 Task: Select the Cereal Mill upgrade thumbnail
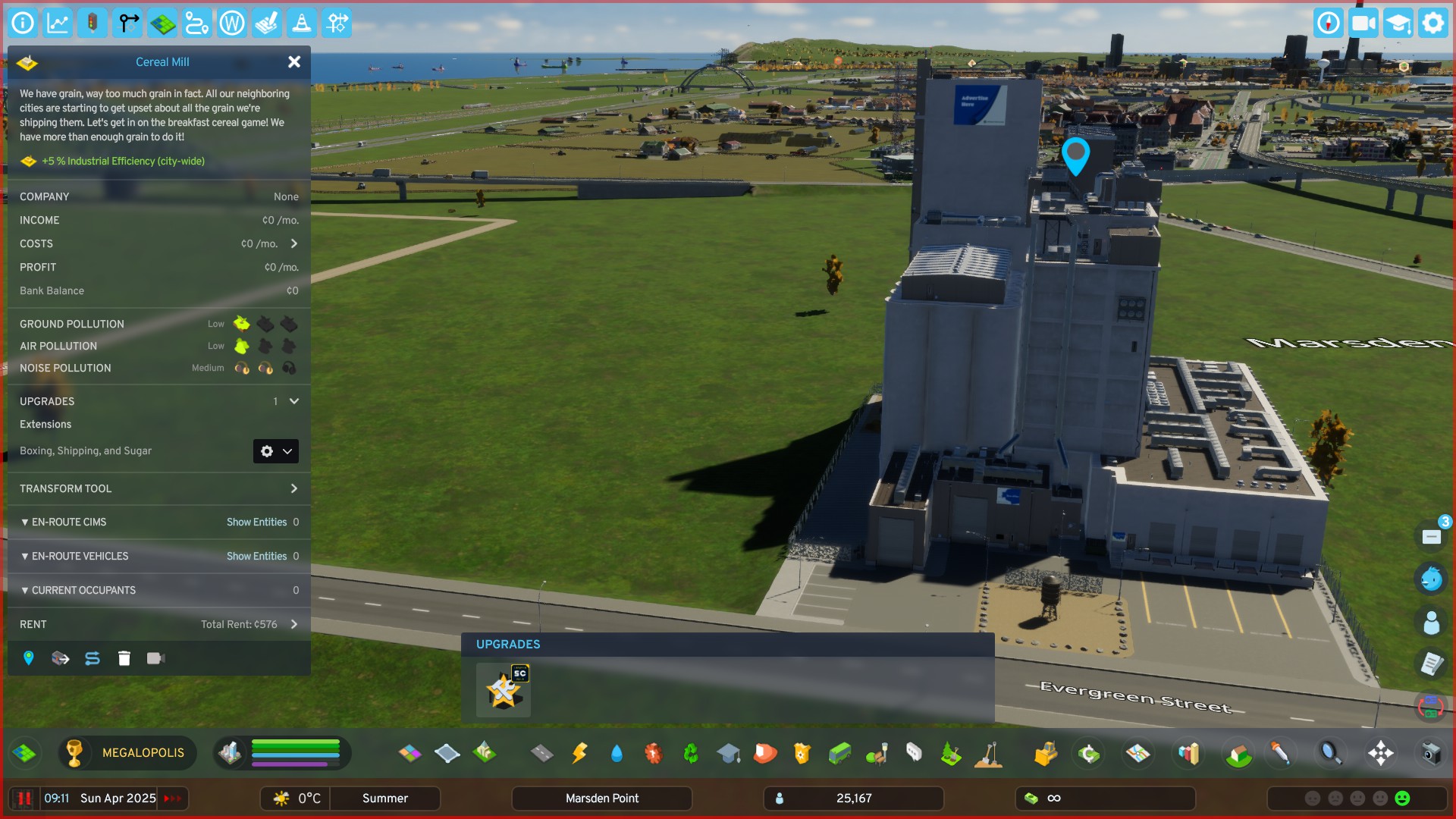(x=504, y=690)
